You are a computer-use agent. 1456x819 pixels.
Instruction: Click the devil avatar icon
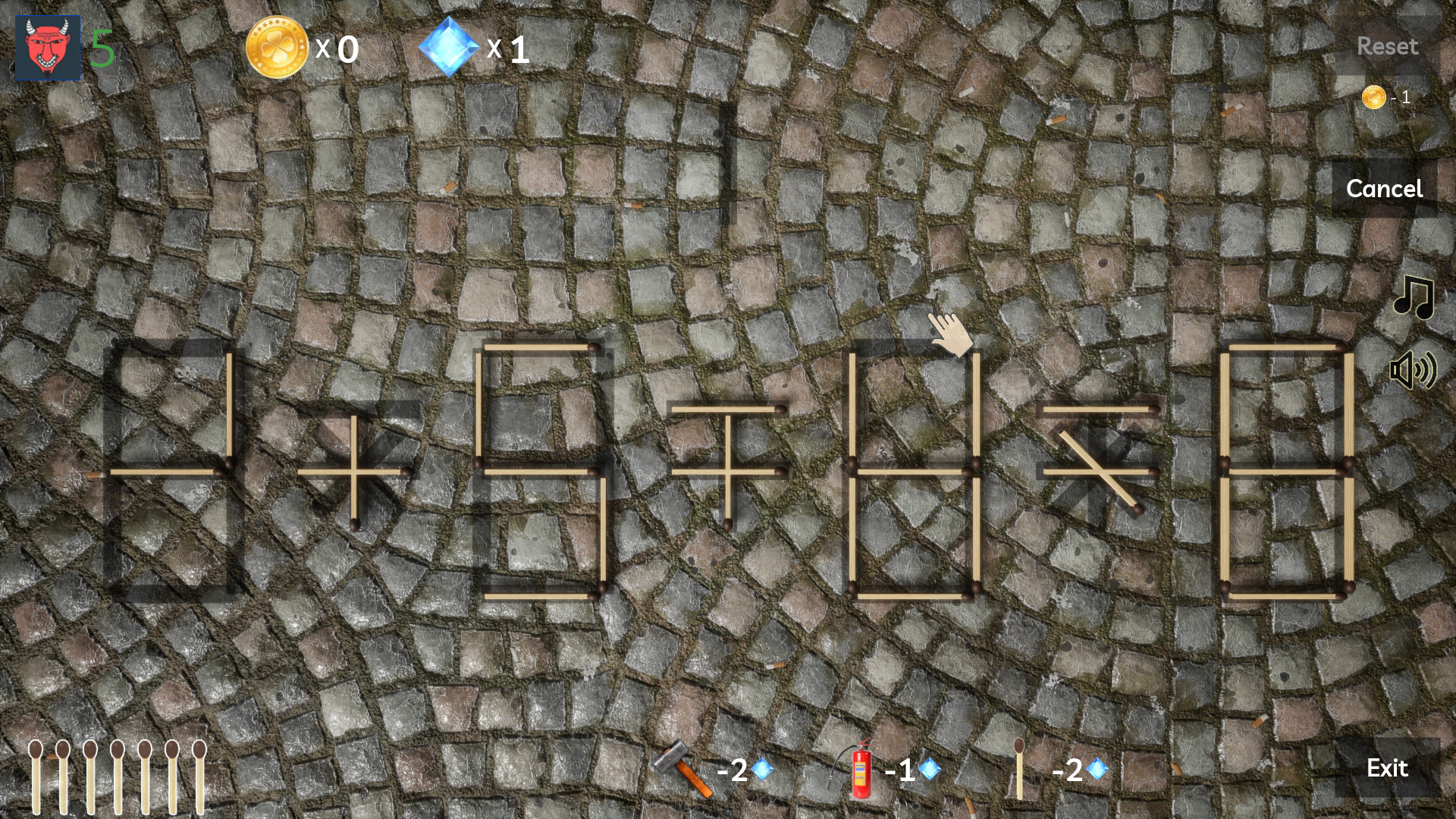[46, 49]
